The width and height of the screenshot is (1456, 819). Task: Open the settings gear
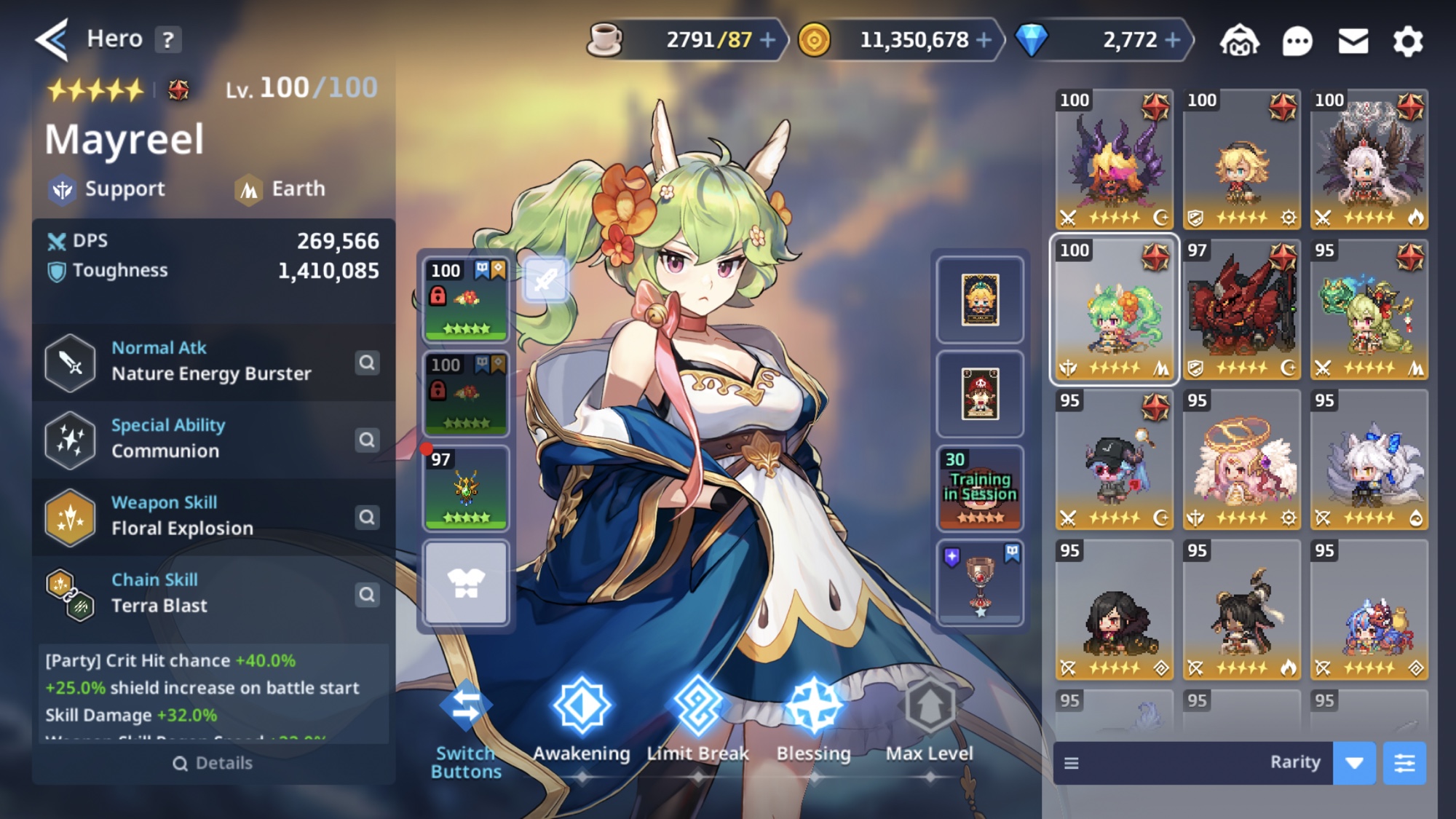click(1408, 41)
